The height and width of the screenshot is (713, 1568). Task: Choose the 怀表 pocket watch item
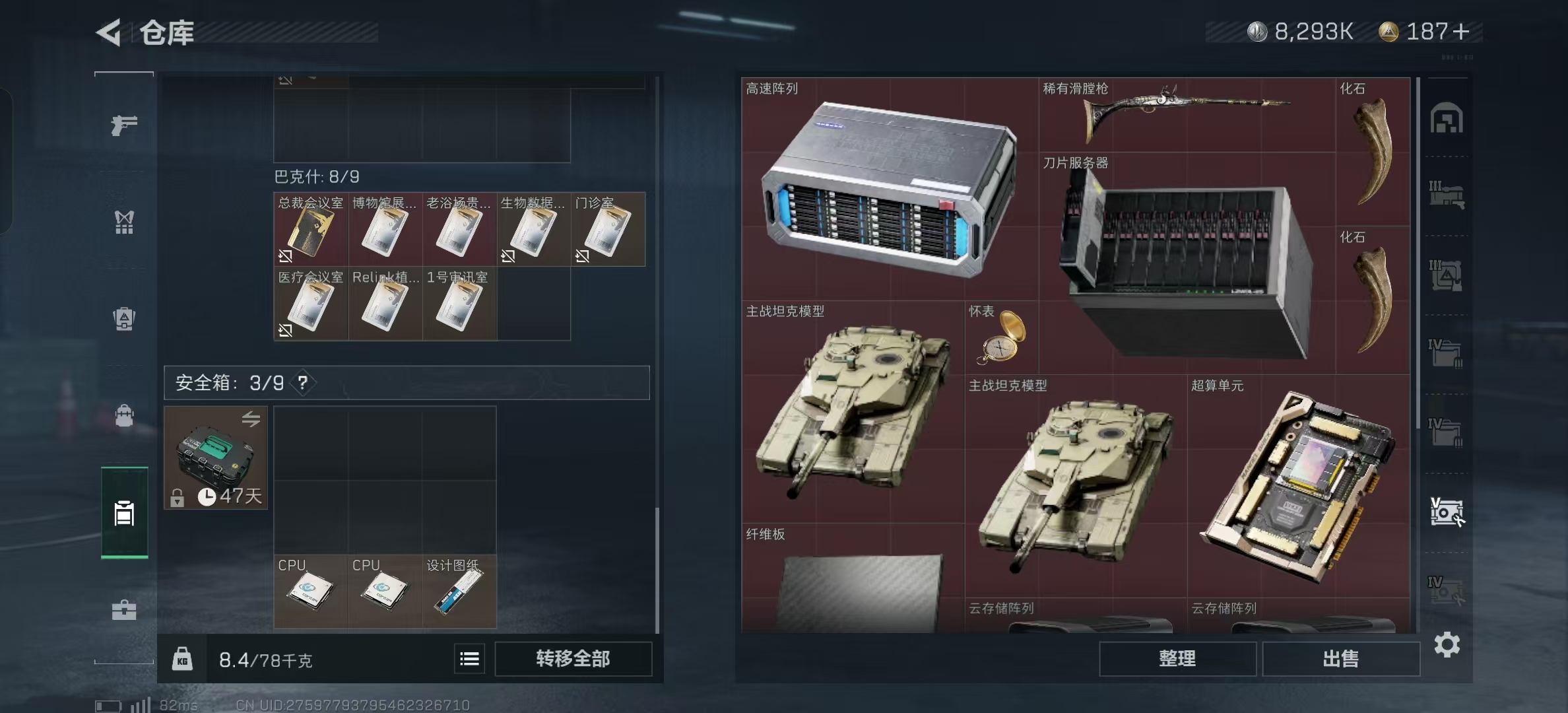1001,338
